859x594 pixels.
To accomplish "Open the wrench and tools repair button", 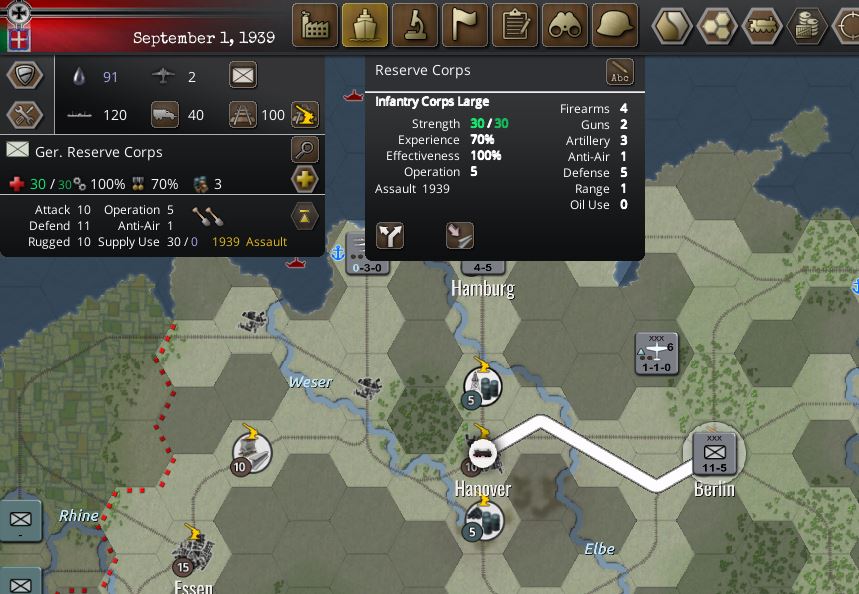I will point(25,115).
